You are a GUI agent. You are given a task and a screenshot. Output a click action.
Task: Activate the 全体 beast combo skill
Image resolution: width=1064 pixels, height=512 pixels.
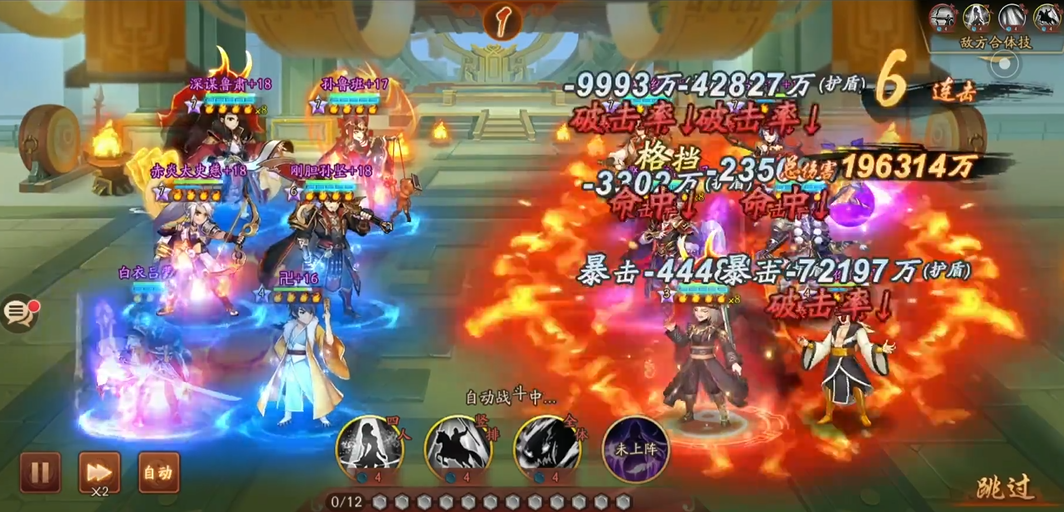(x=547, y=444)
